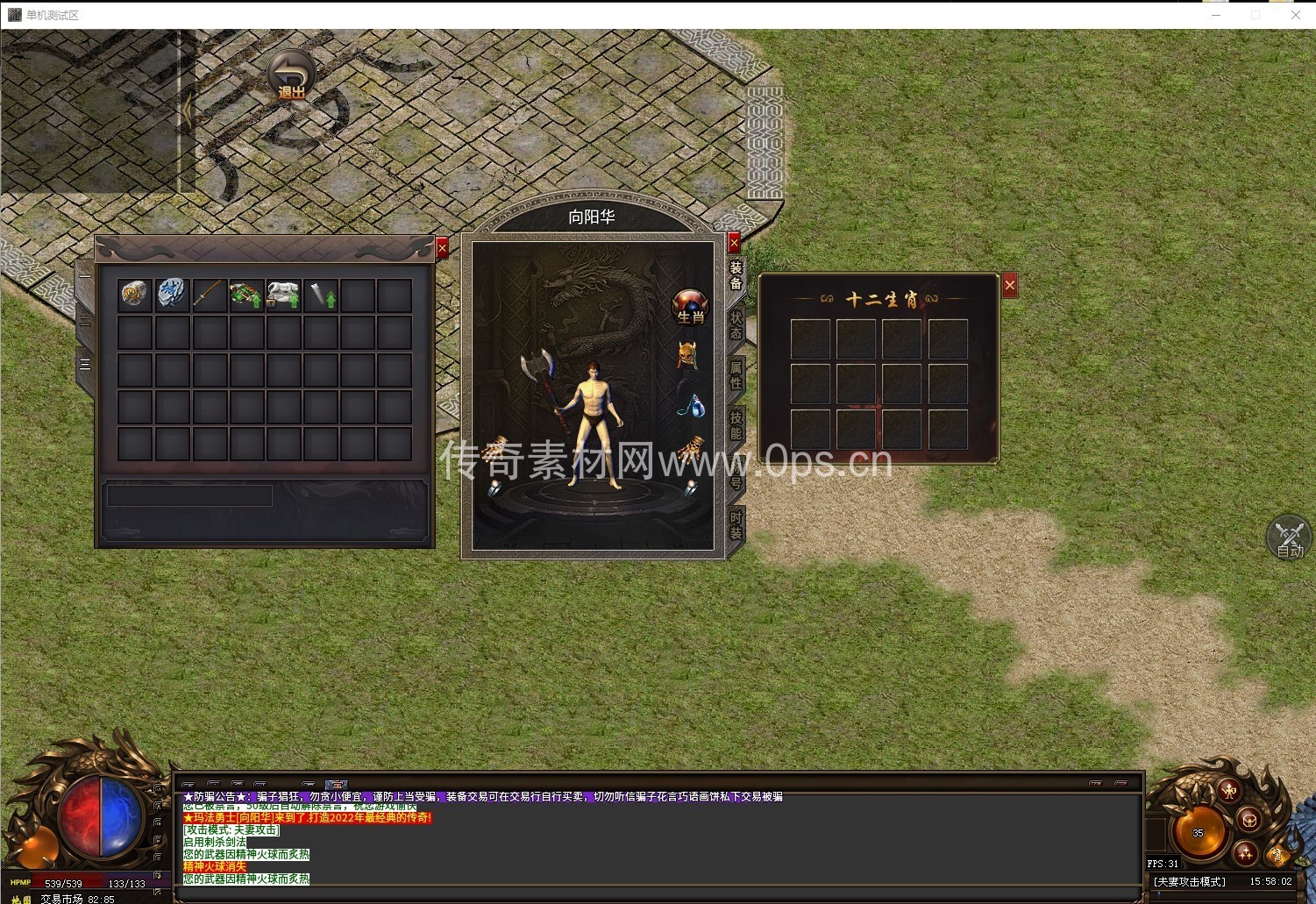1316x904 pixels.
Task: Open the 生肖 zodiac button
Action: pos(690,306)
